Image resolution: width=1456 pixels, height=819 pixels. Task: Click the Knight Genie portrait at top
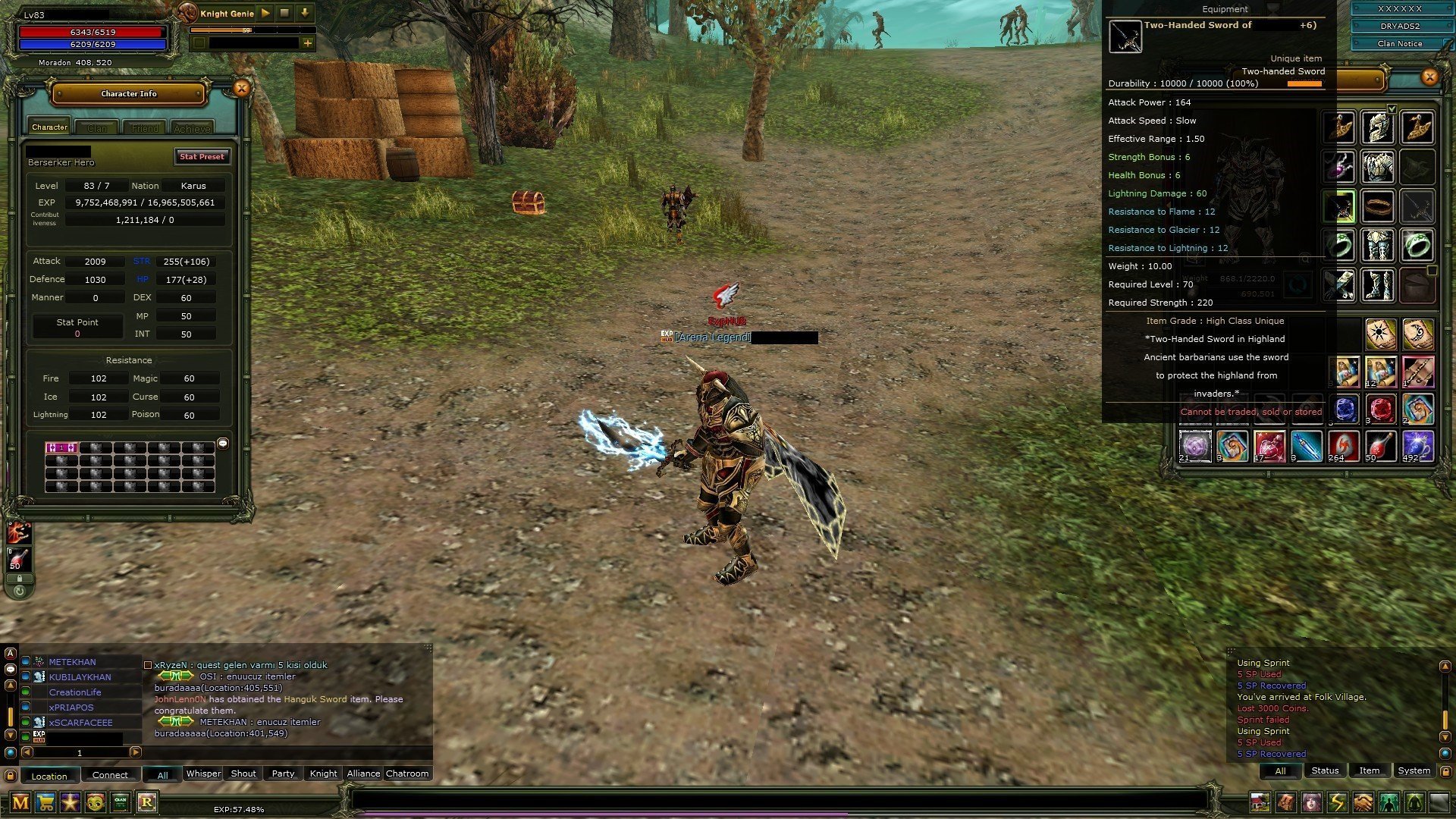[187, 13]
